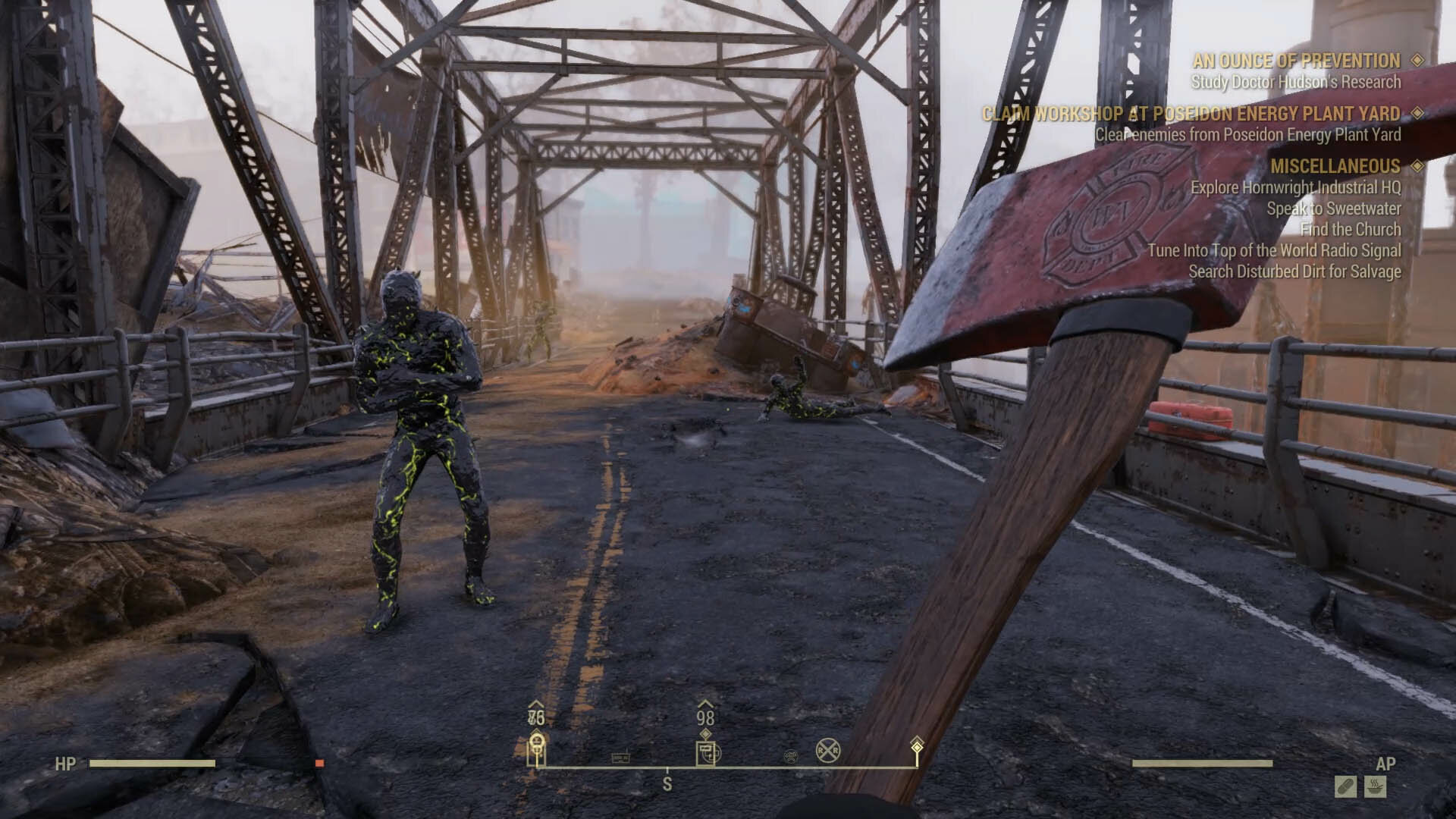Click the Find the Church objective
Viewport: 1456px width, 819px height.
(x=1351, y=229)
